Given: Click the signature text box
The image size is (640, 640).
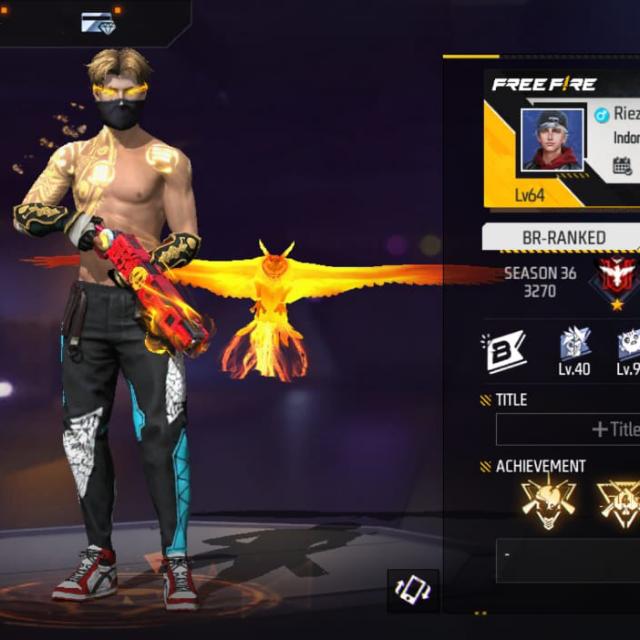Looking at the screenshot, I should [568, 560].
